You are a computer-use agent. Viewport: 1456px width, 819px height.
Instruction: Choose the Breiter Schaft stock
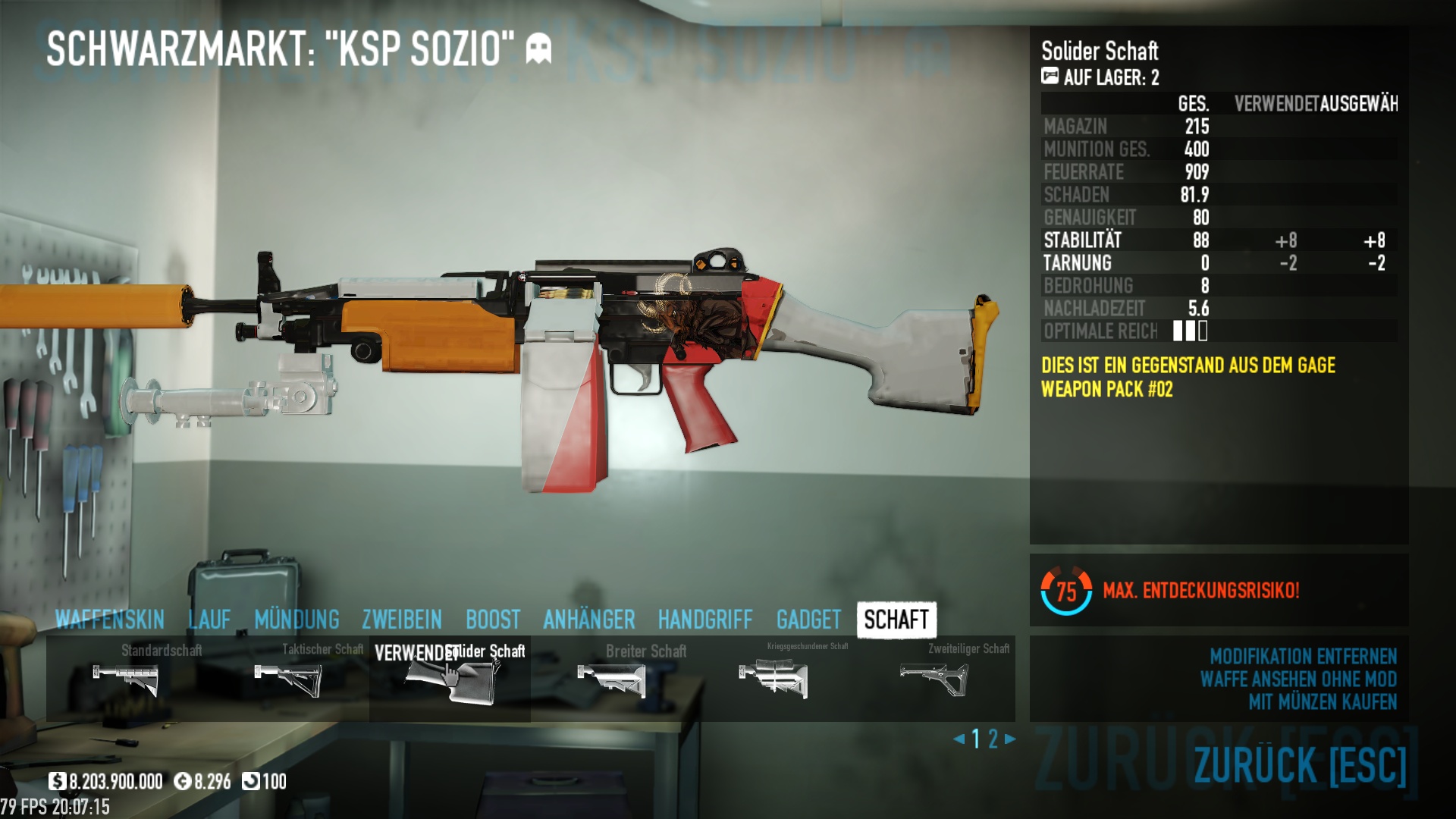(x=611, y=679)
